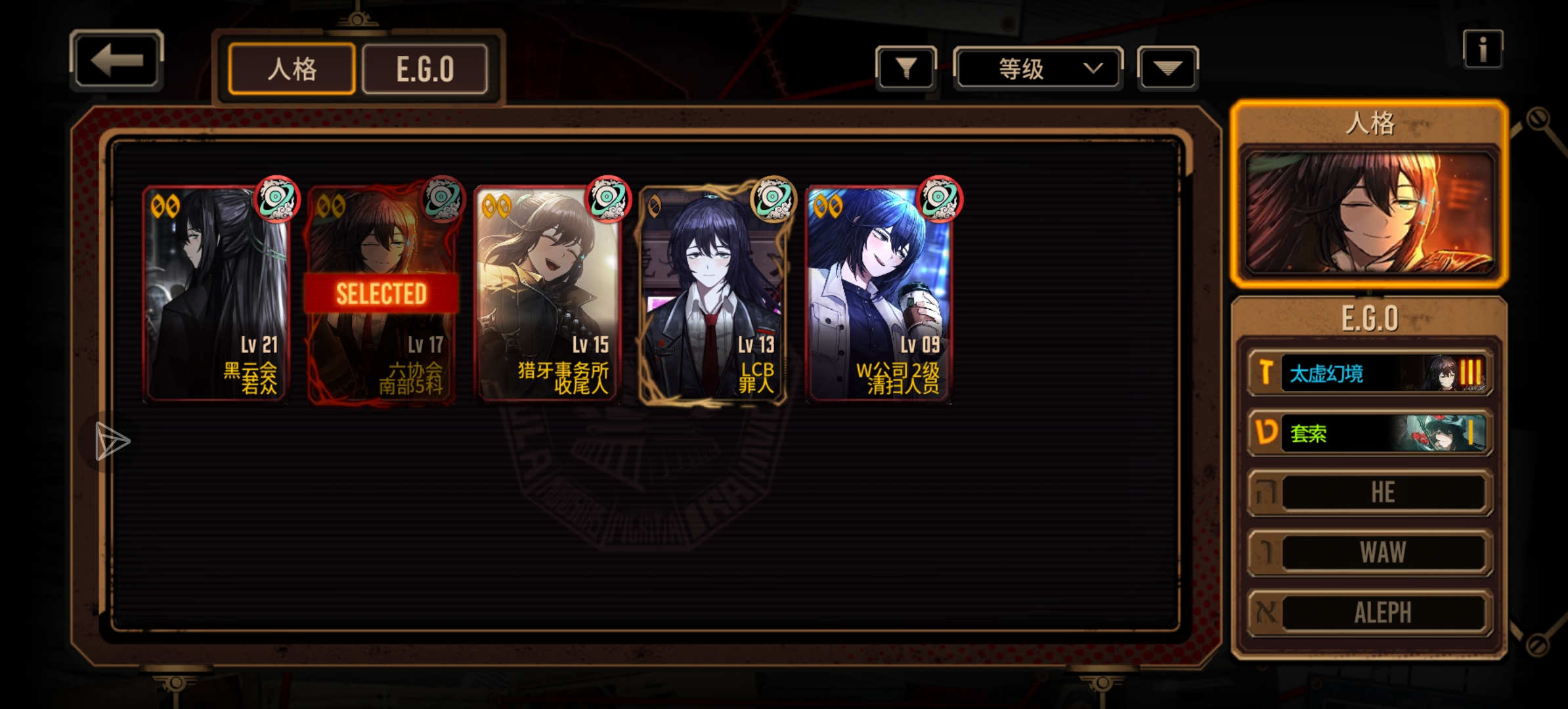
Task: Open the empty HE E.G.O slot
Action: (x=1370, y=492)
